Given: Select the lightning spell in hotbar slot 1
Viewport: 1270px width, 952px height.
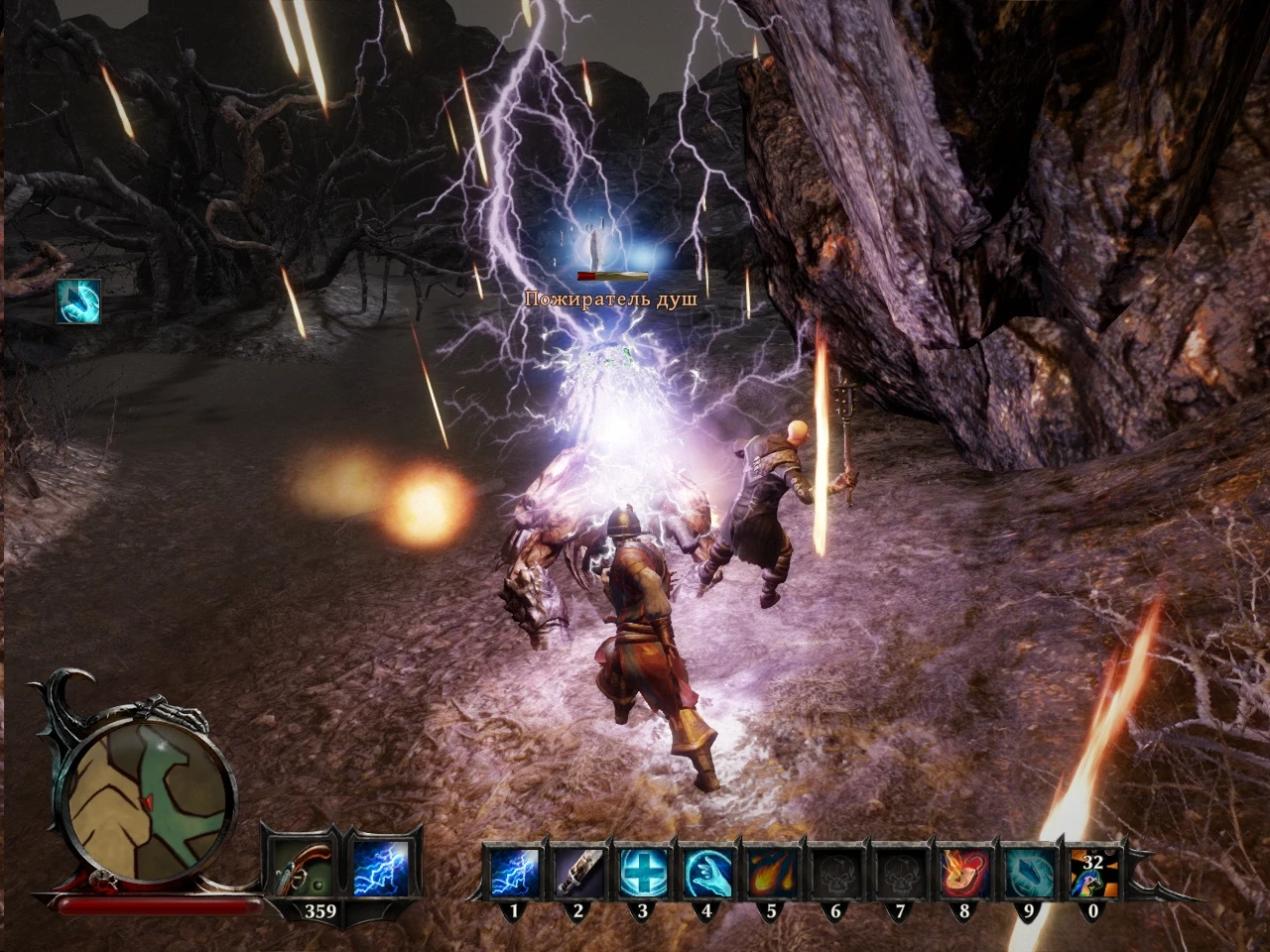Looking at the screenshot, I should click(x=513, y=873).
